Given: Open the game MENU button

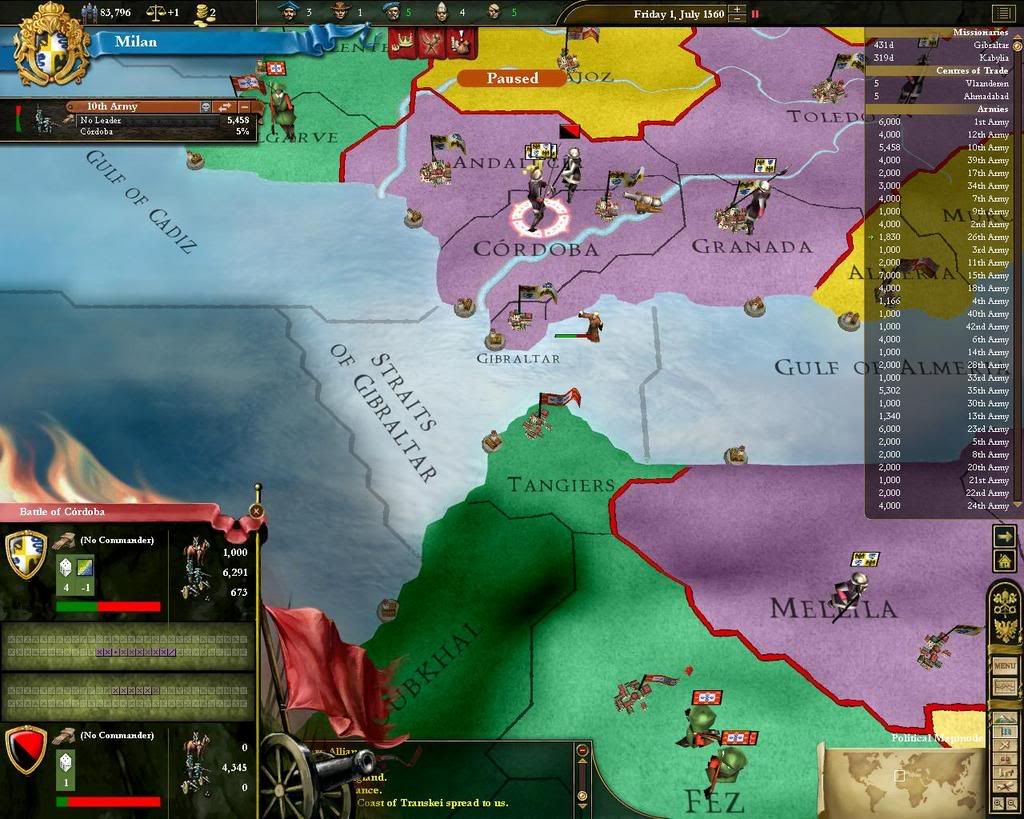Looking at the screenshot, I should click(1004, 665).
